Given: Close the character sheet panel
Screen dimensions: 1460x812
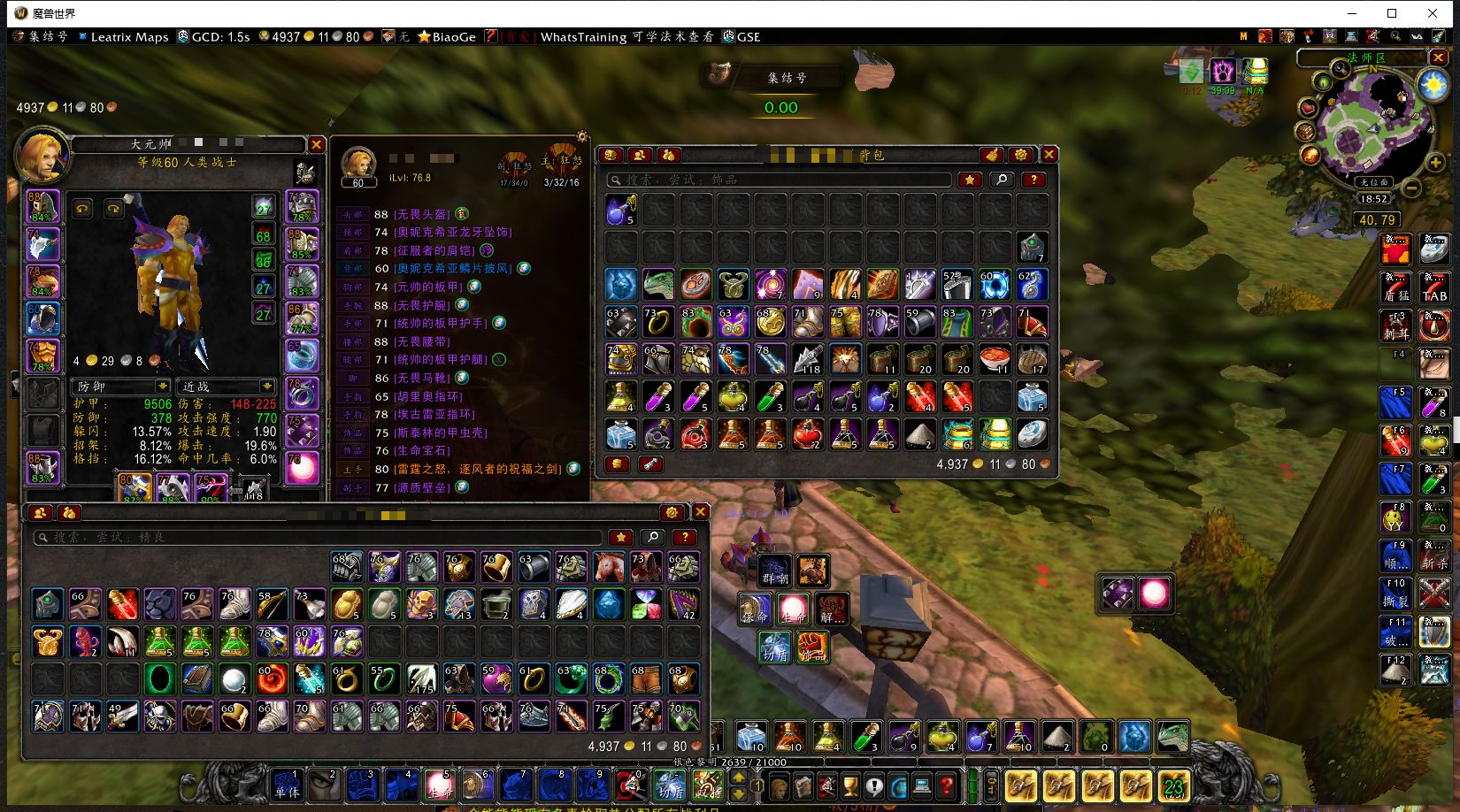Looking at the screenshot, I should [x=317, y=144].
